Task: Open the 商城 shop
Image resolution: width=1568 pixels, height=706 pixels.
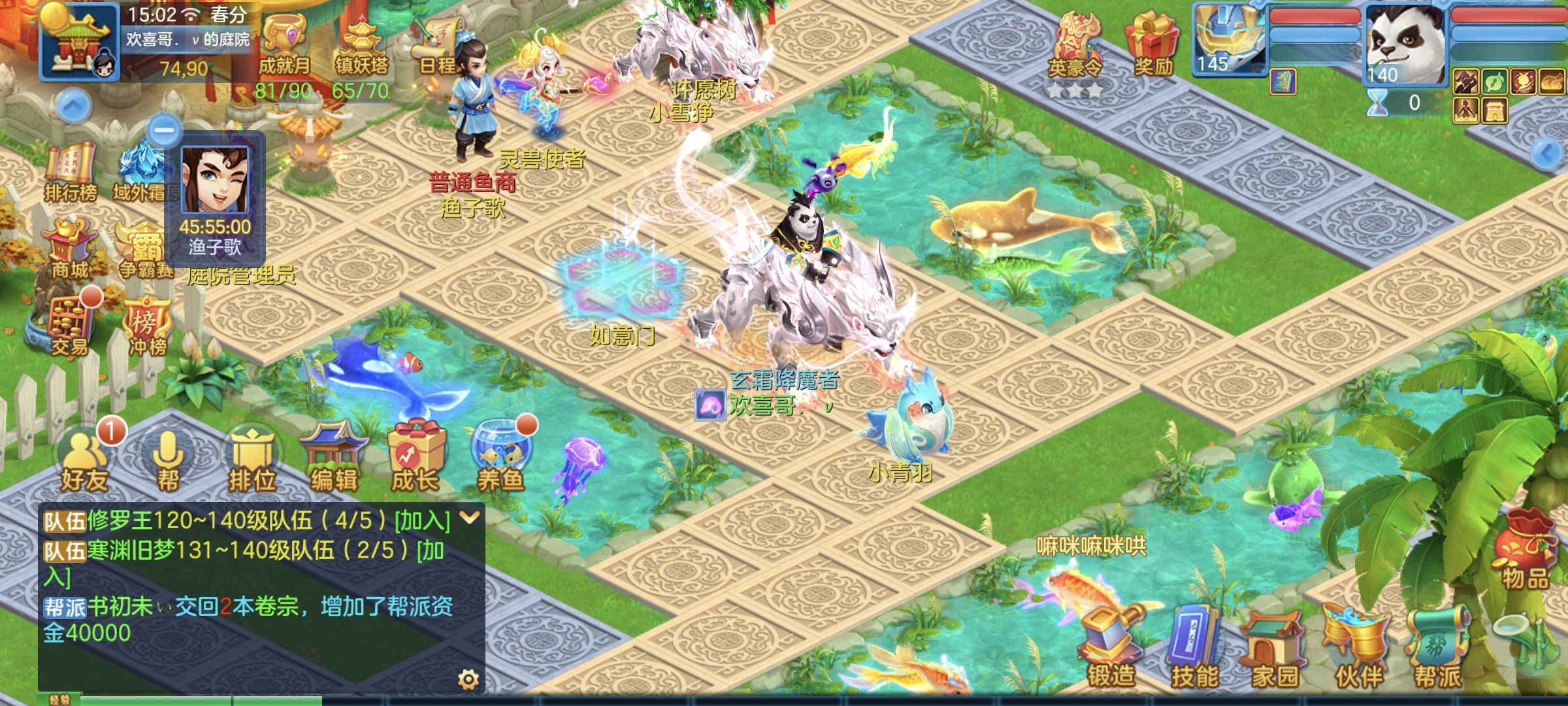Action: coord(70,250)
